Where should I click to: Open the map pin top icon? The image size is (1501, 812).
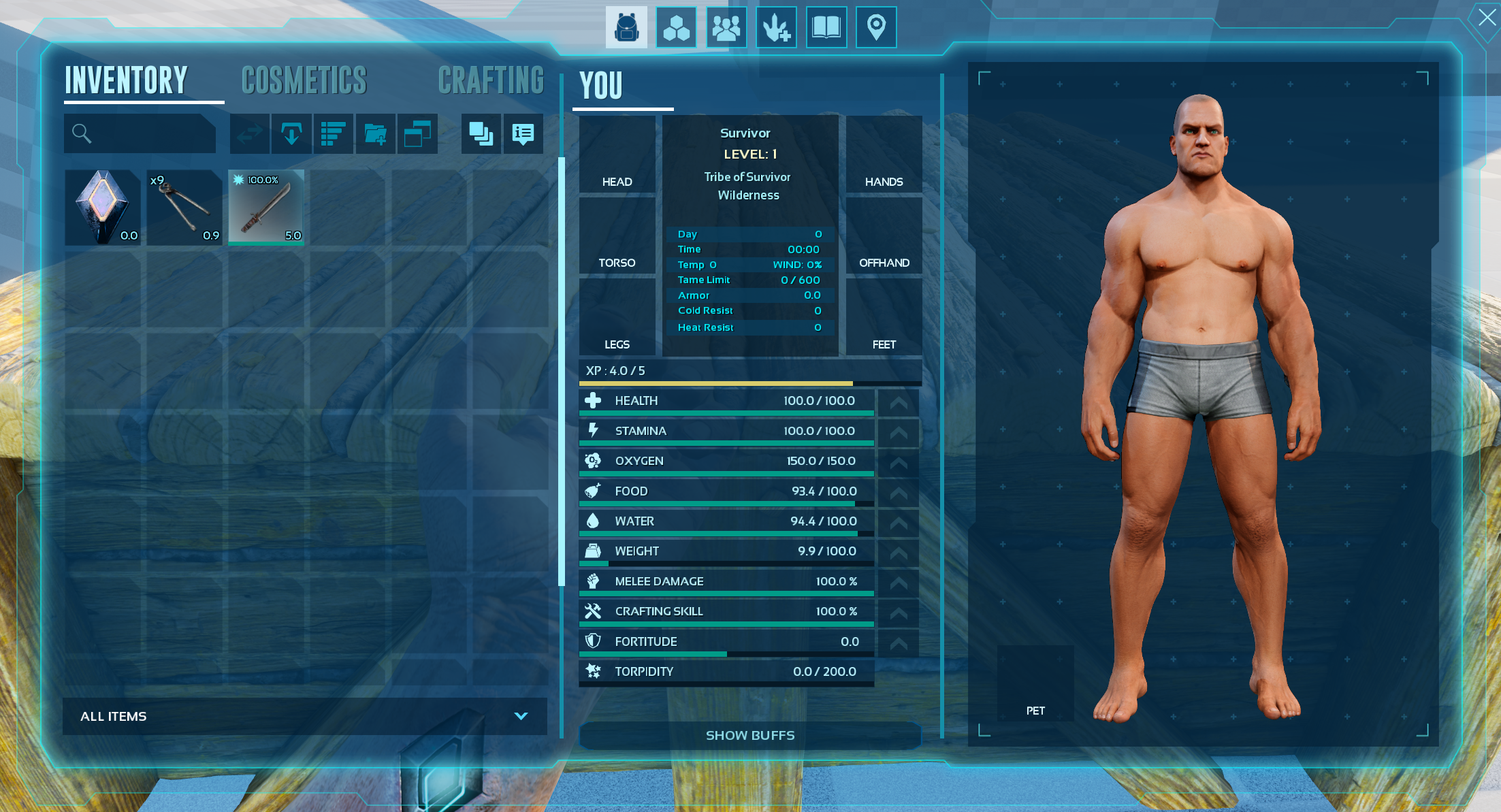(876, 27)
